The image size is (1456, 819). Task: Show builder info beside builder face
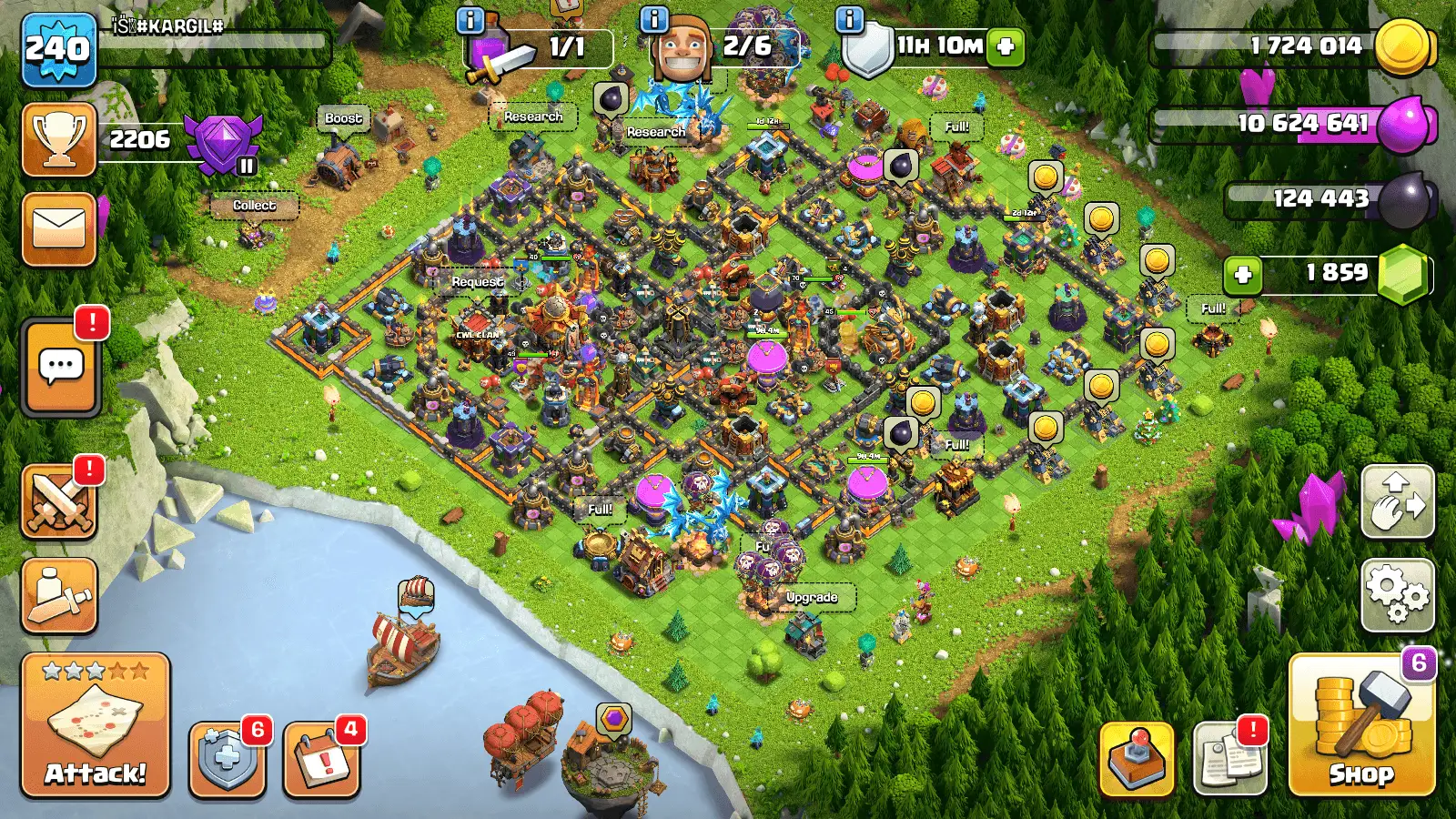tap(654, 20)
